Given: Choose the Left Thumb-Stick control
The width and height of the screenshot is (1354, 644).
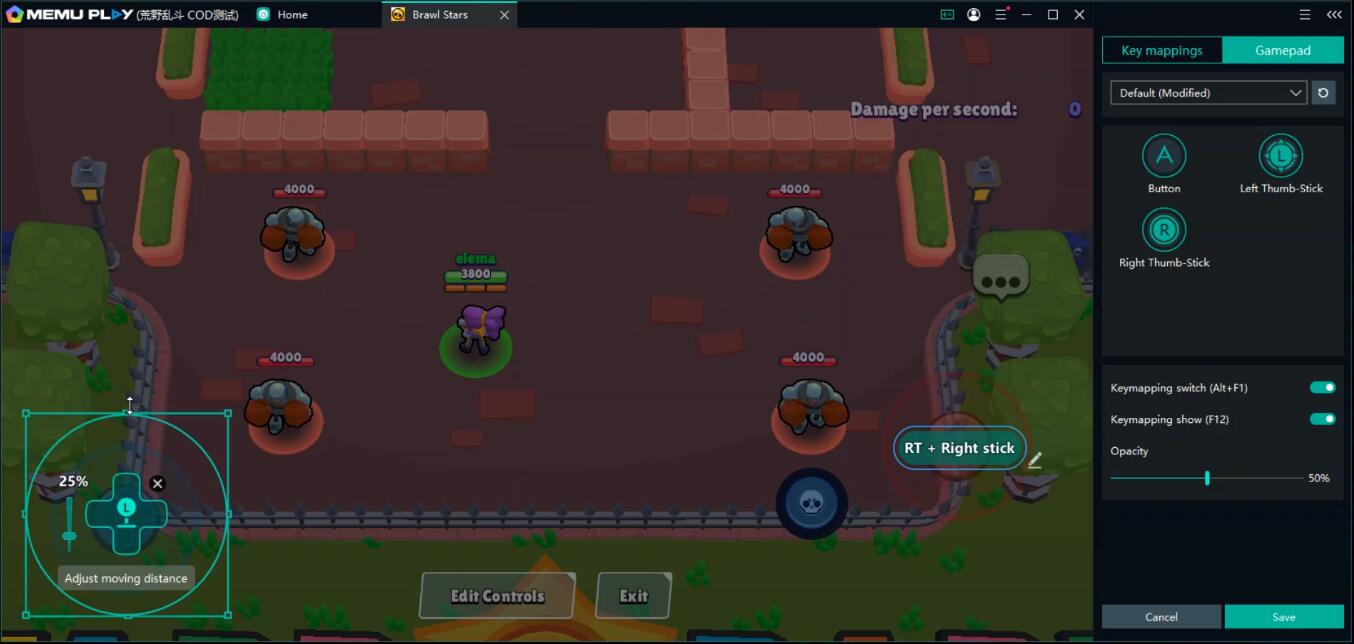Looking at the screenshot, I should [1281, 157].
